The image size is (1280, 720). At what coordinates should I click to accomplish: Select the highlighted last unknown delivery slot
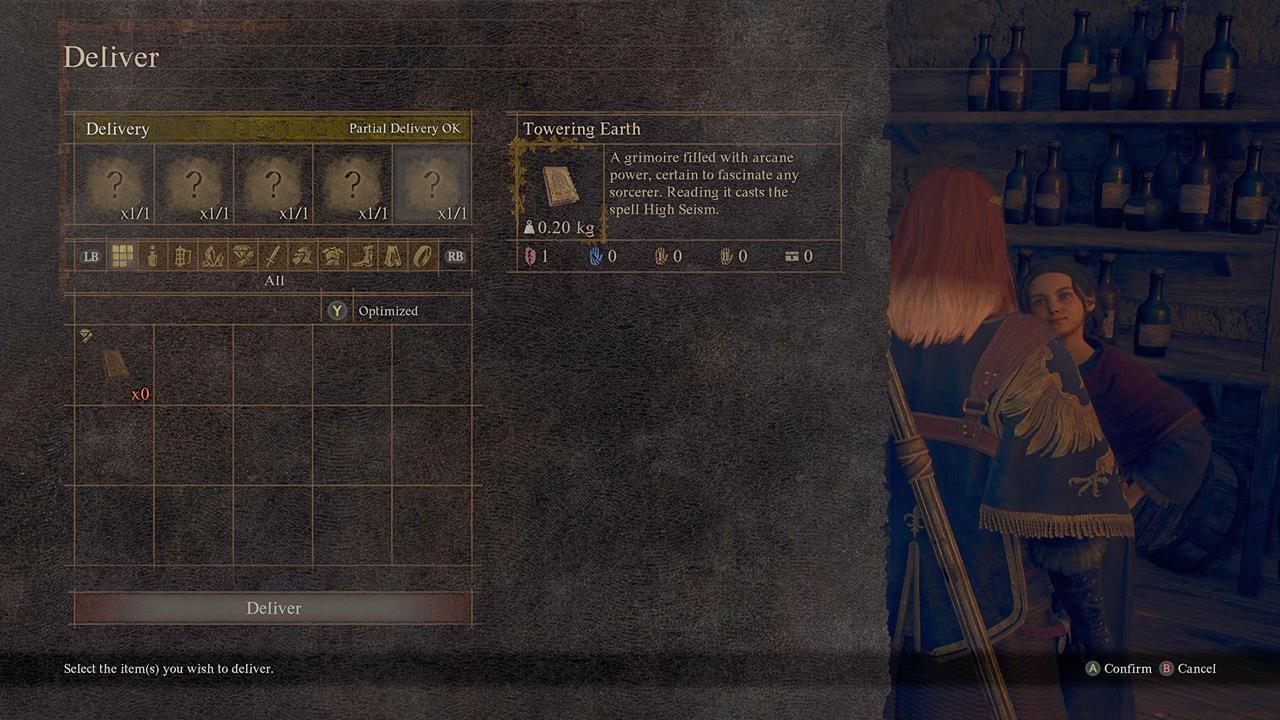432,184
